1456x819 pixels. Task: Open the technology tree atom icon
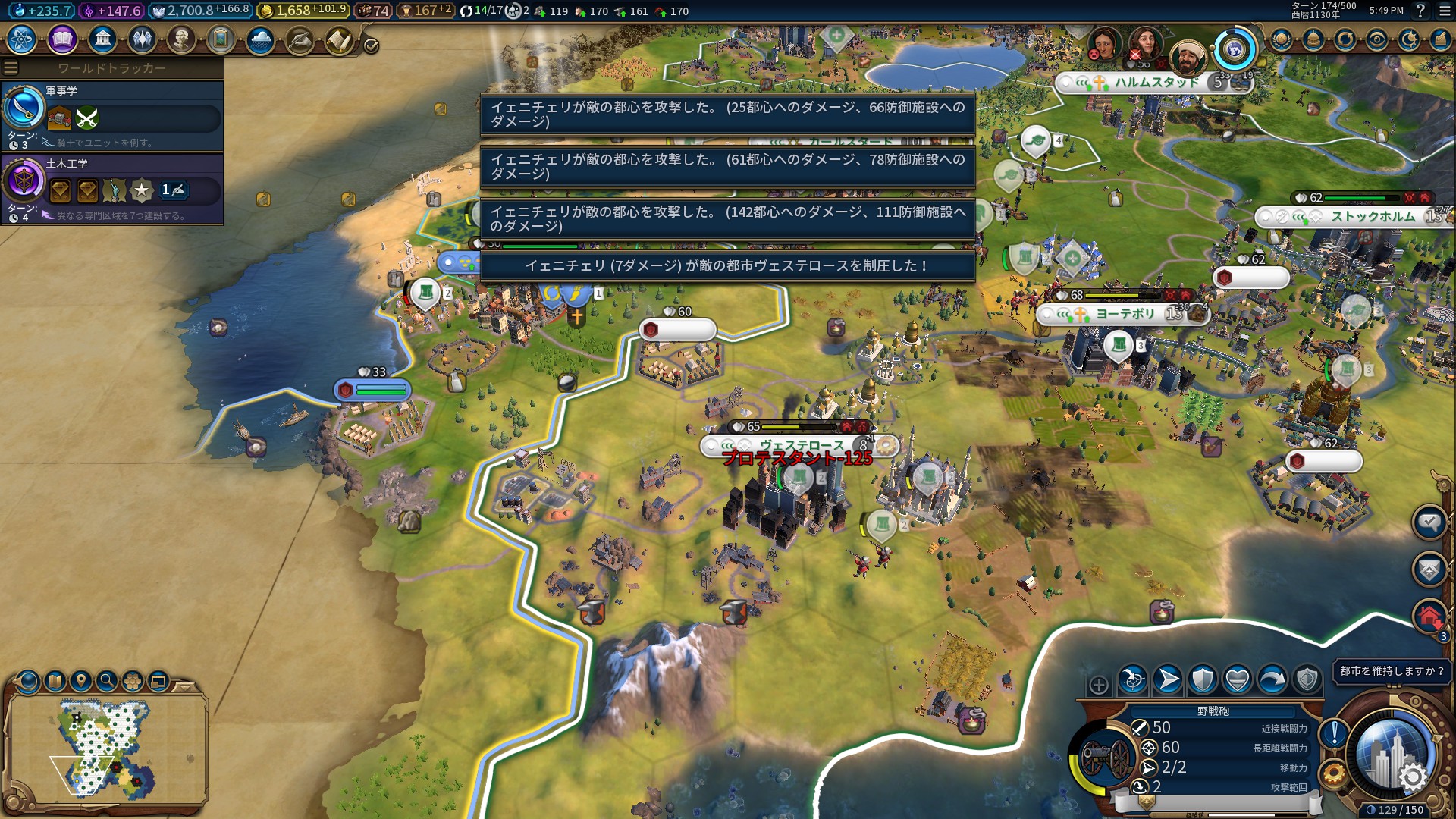tap(22, 39)
